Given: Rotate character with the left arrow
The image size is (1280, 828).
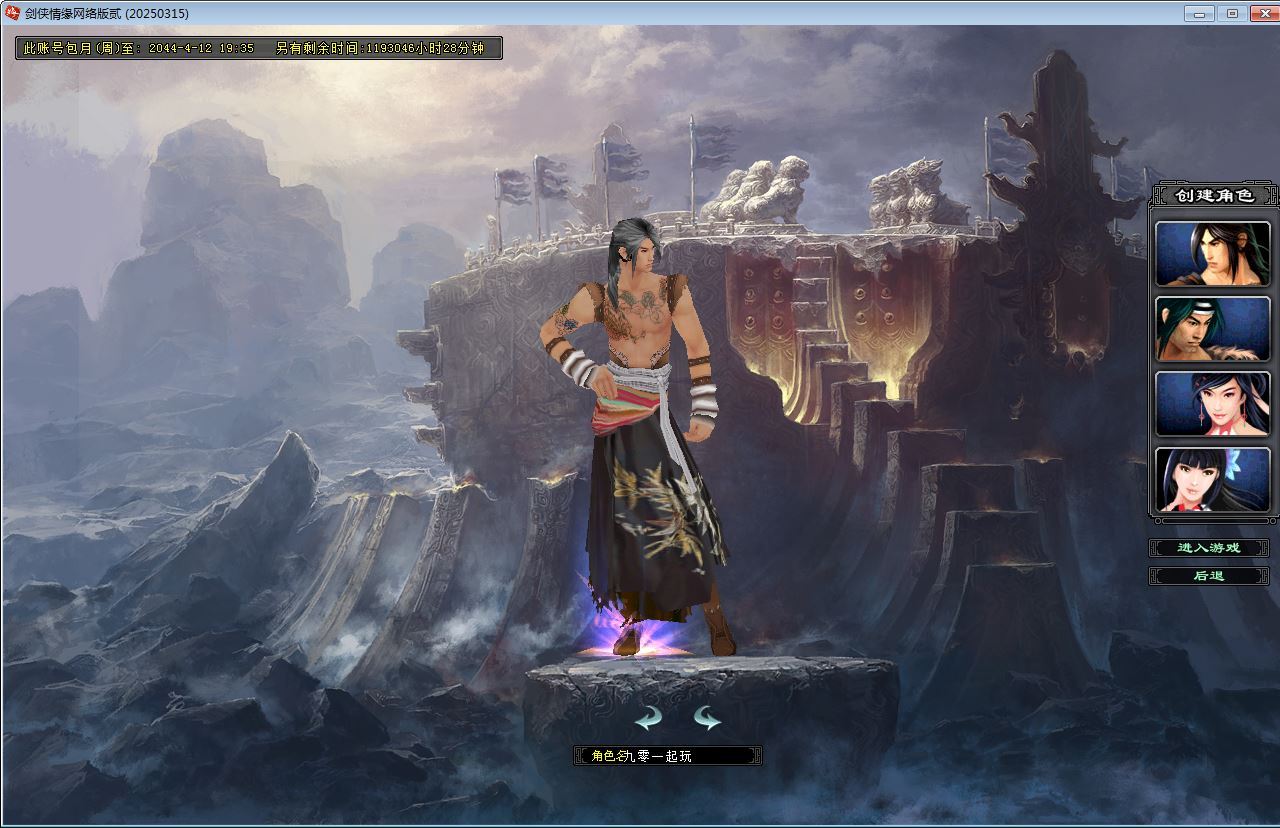Looking at the screenshot, I should (x=648, y=717).
